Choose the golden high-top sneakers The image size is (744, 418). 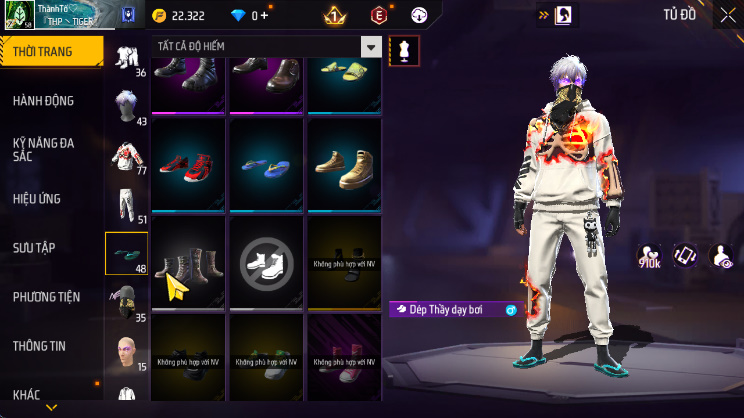pyautogui.click(x=344, y=164)
